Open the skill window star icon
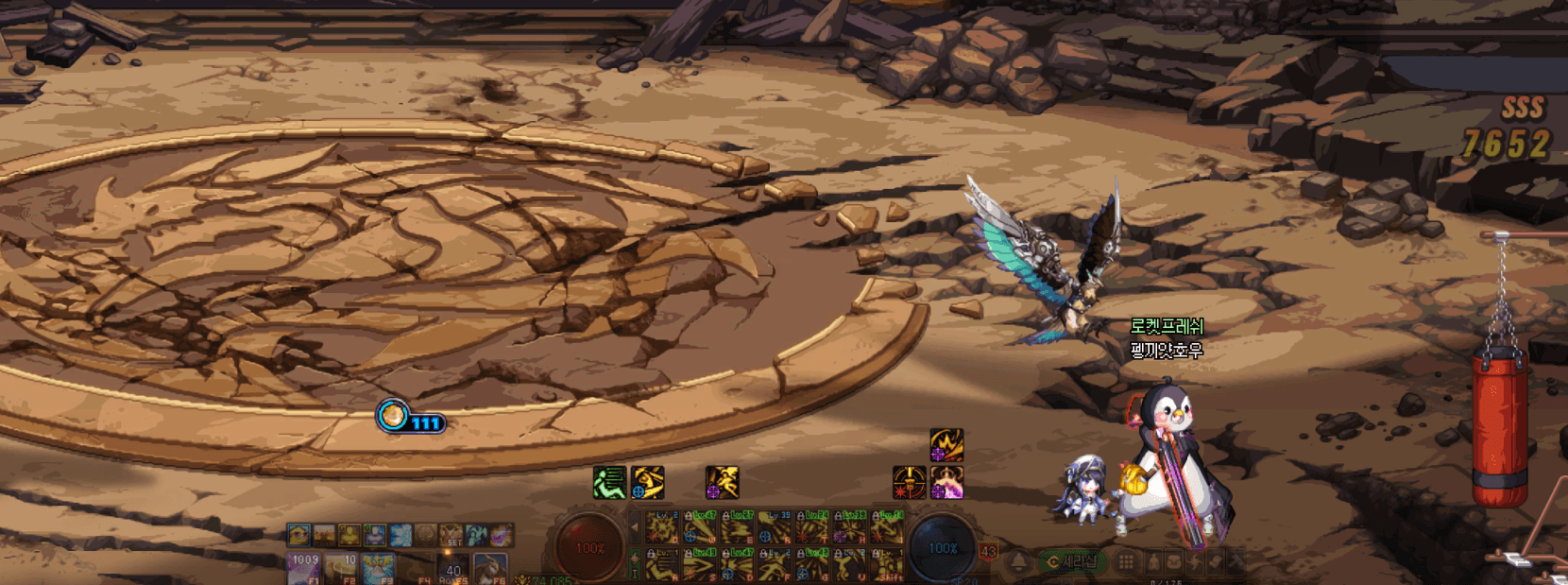1568x585 pixels. click(x=1195, y=562)
